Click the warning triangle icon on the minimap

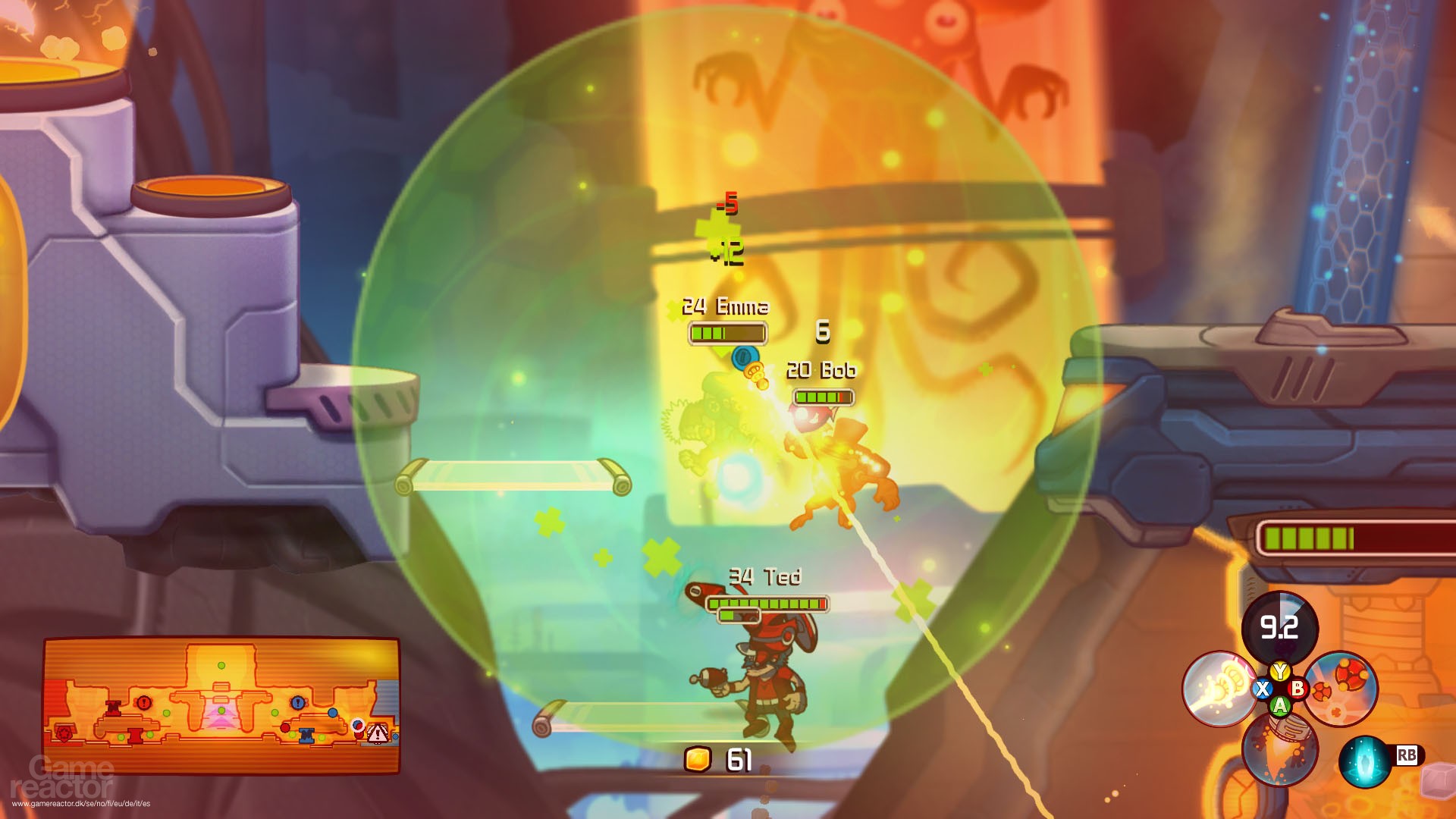pos(378,735)
